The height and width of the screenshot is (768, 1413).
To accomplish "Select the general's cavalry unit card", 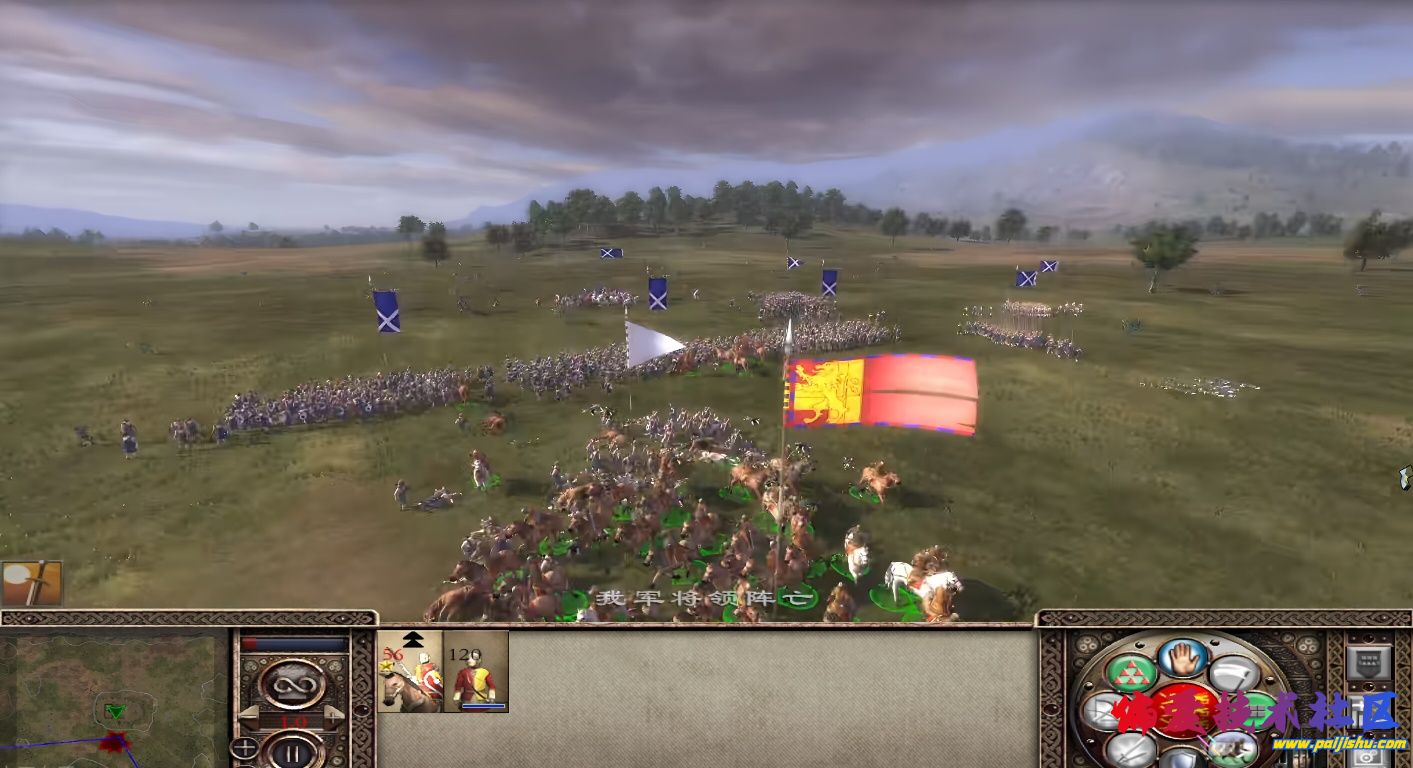I will 410,671.
